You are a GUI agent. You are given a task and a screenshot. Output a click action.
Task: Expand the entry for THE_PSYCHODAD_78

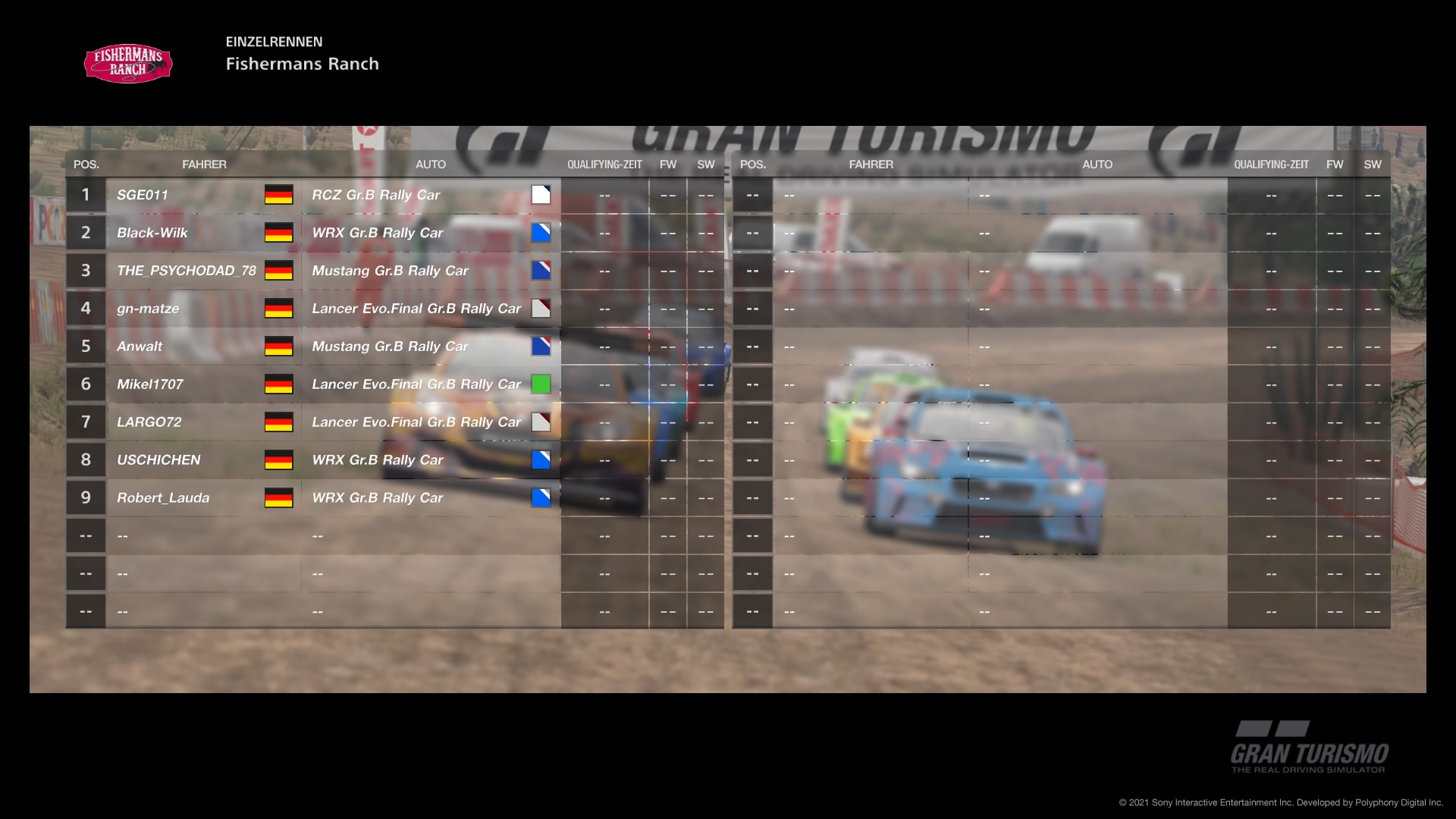pyautogui.click(x=185, y=270)
